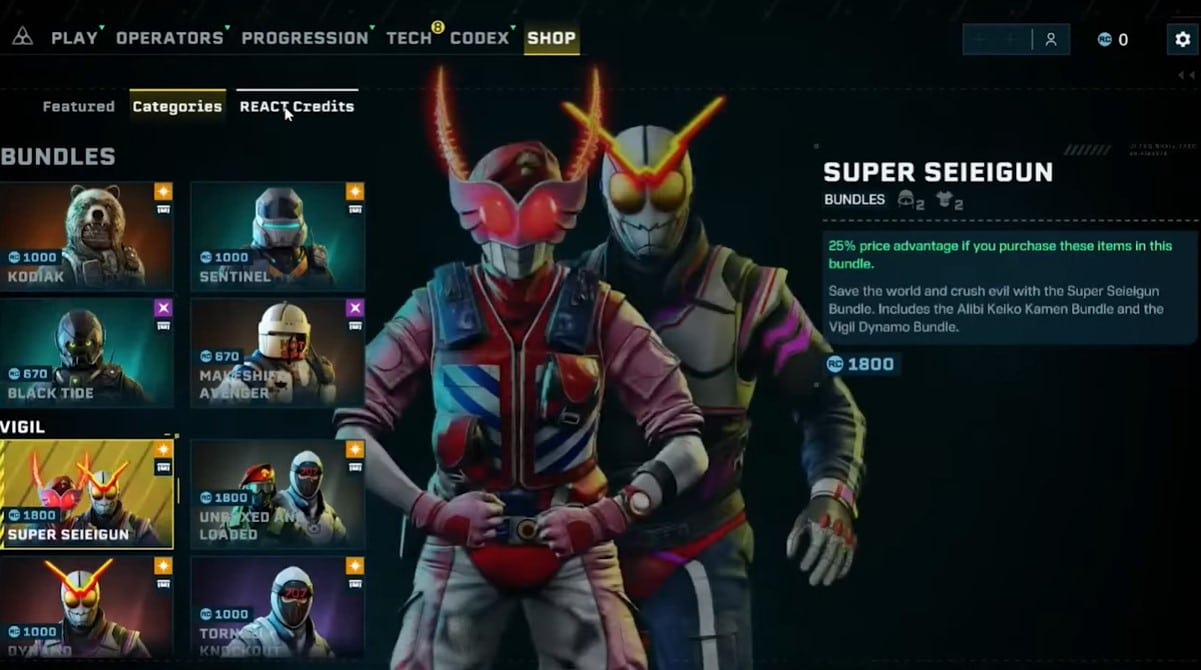Click the player profile icon
This screenshot has width=1201, height=670.
(x=1050, y=39)
